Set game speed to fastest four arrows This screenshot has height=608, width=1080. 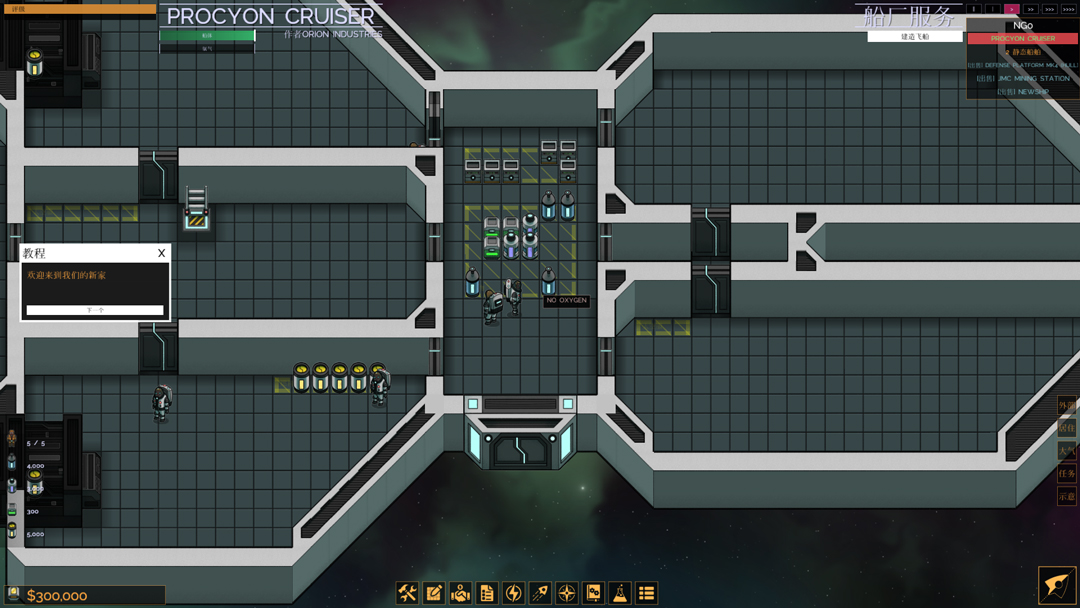click(x=1068, y=9)
